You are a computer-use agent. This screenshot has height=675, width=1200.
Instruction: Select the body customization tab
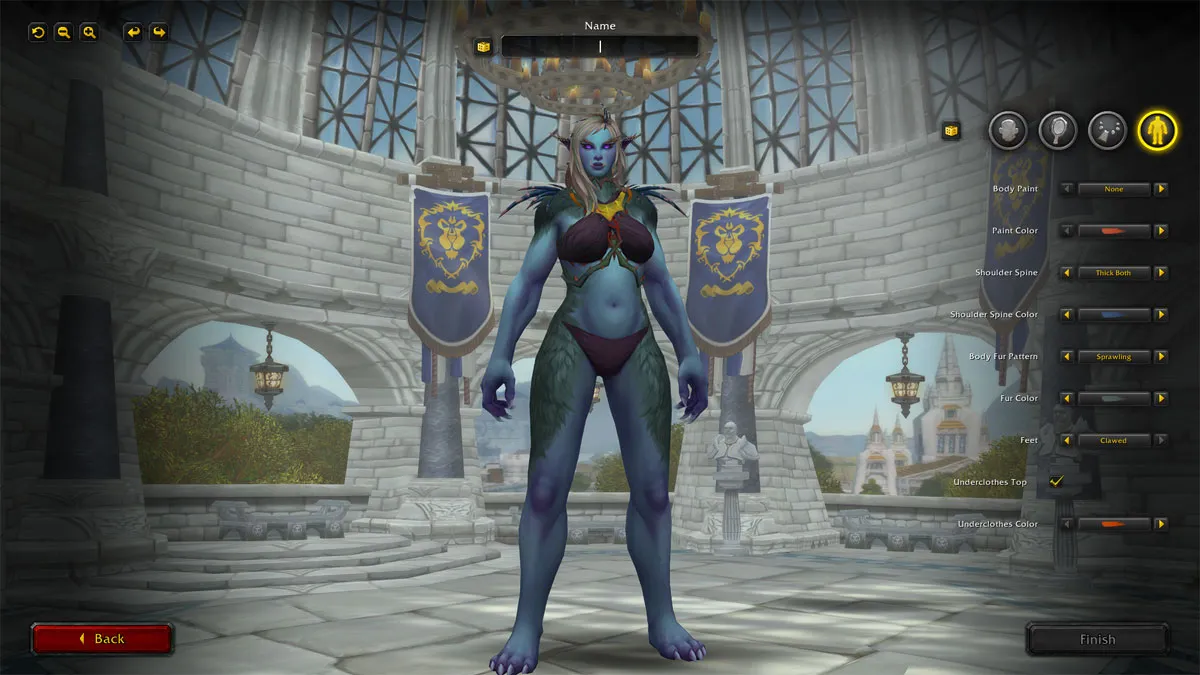pos(1157,130)
